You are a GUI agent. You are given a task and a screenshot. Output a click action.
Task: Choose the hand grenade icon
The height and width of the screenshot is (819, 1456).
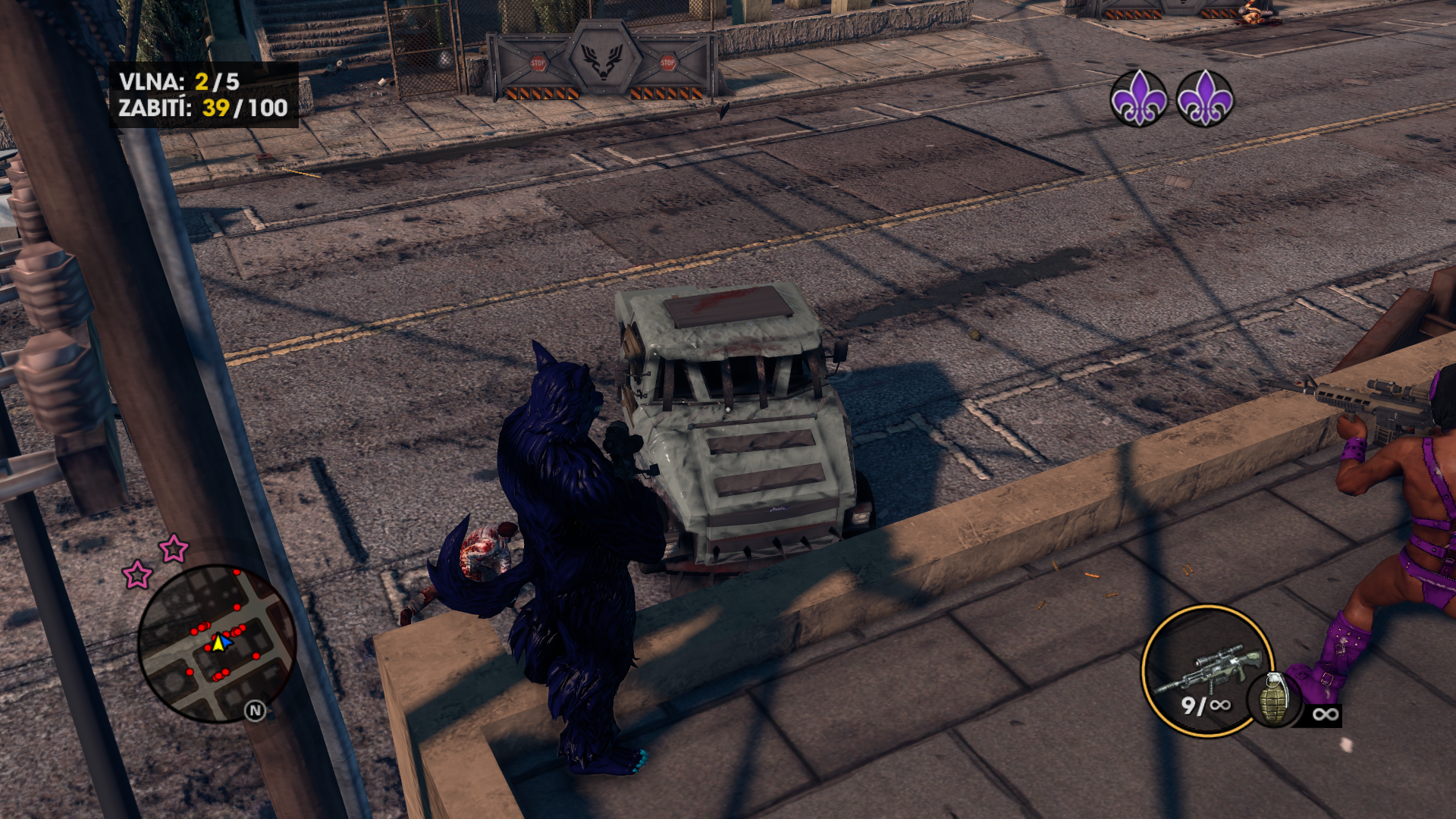point(1274,698)
